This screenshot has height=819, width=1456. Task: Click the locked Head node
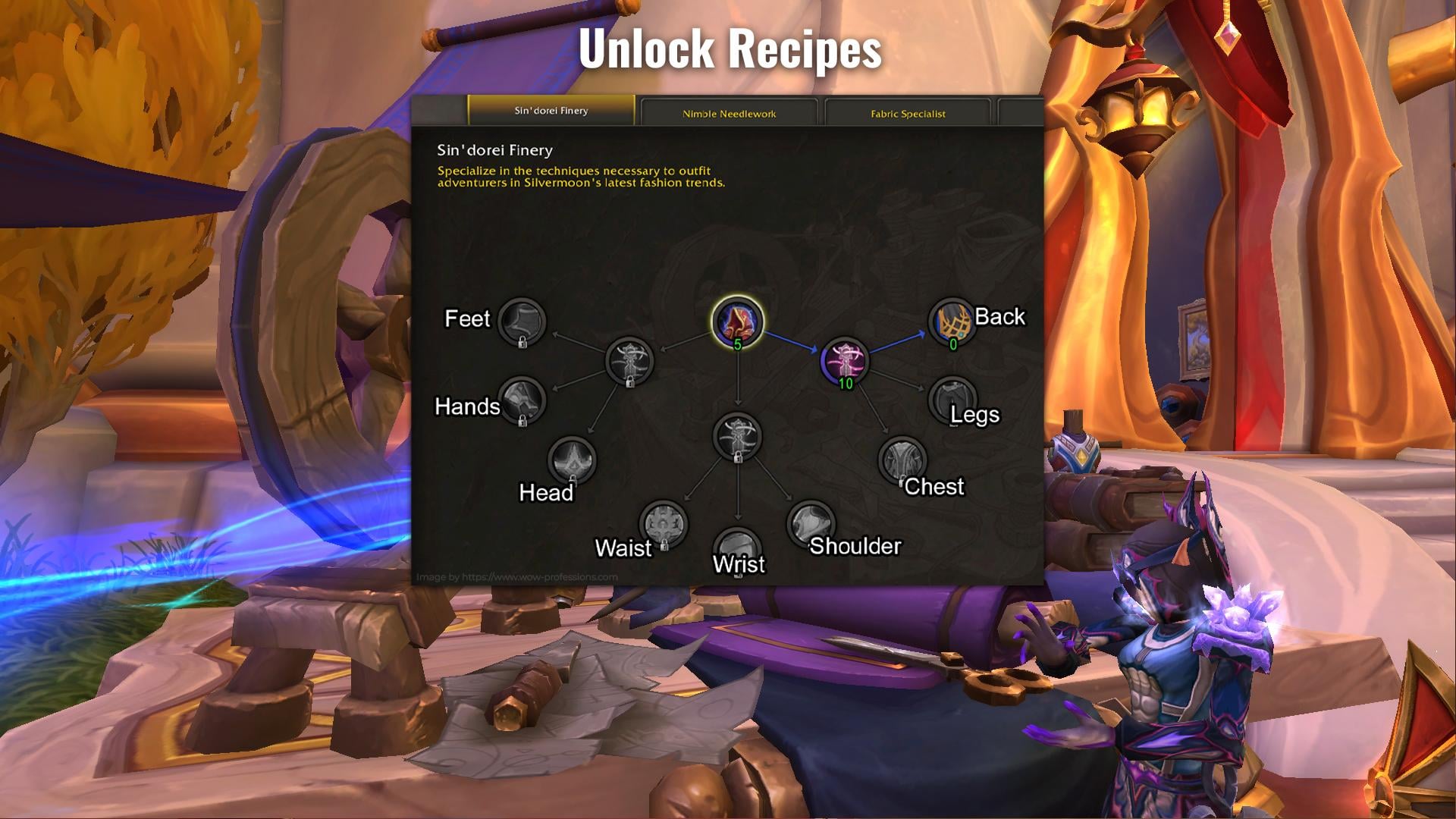coord(572,460)
